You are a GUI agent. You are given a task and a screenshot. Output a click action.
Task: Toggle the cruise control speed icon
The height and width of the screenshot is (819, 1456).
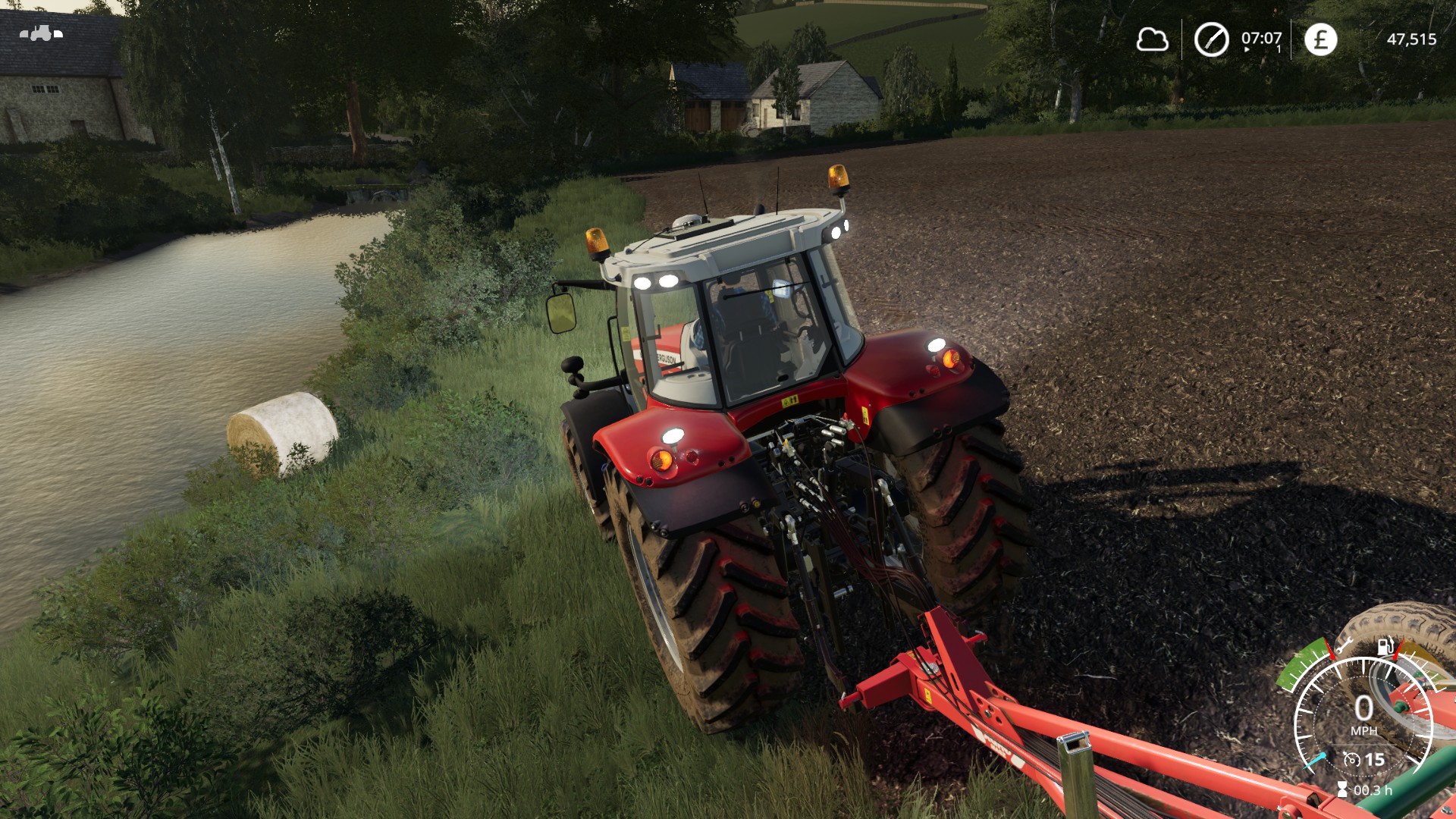tap(1351, 759)
